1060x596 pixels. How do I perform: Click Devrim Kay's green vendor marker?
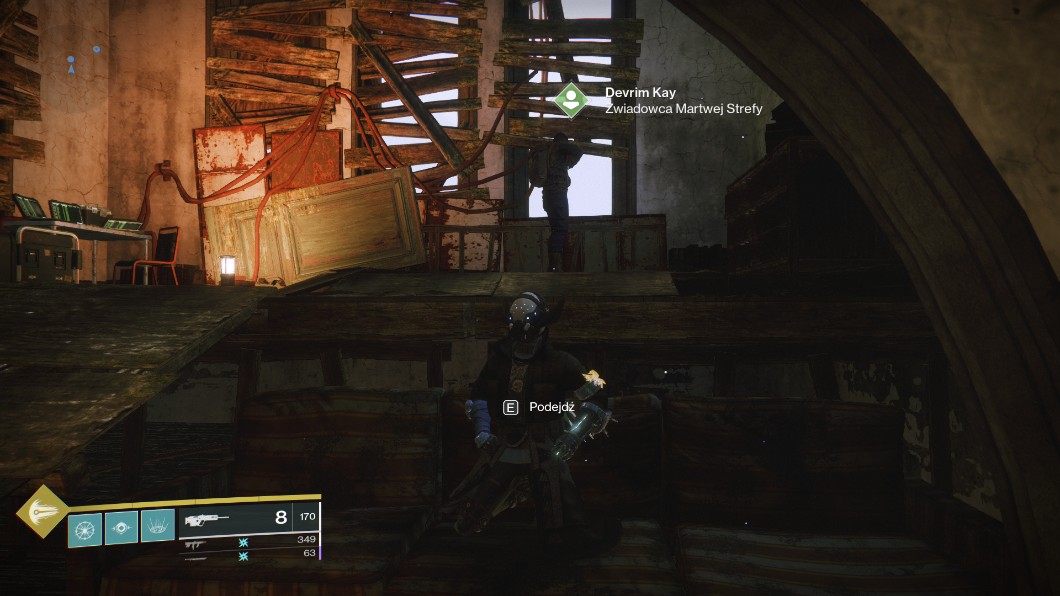coord(571,99)
